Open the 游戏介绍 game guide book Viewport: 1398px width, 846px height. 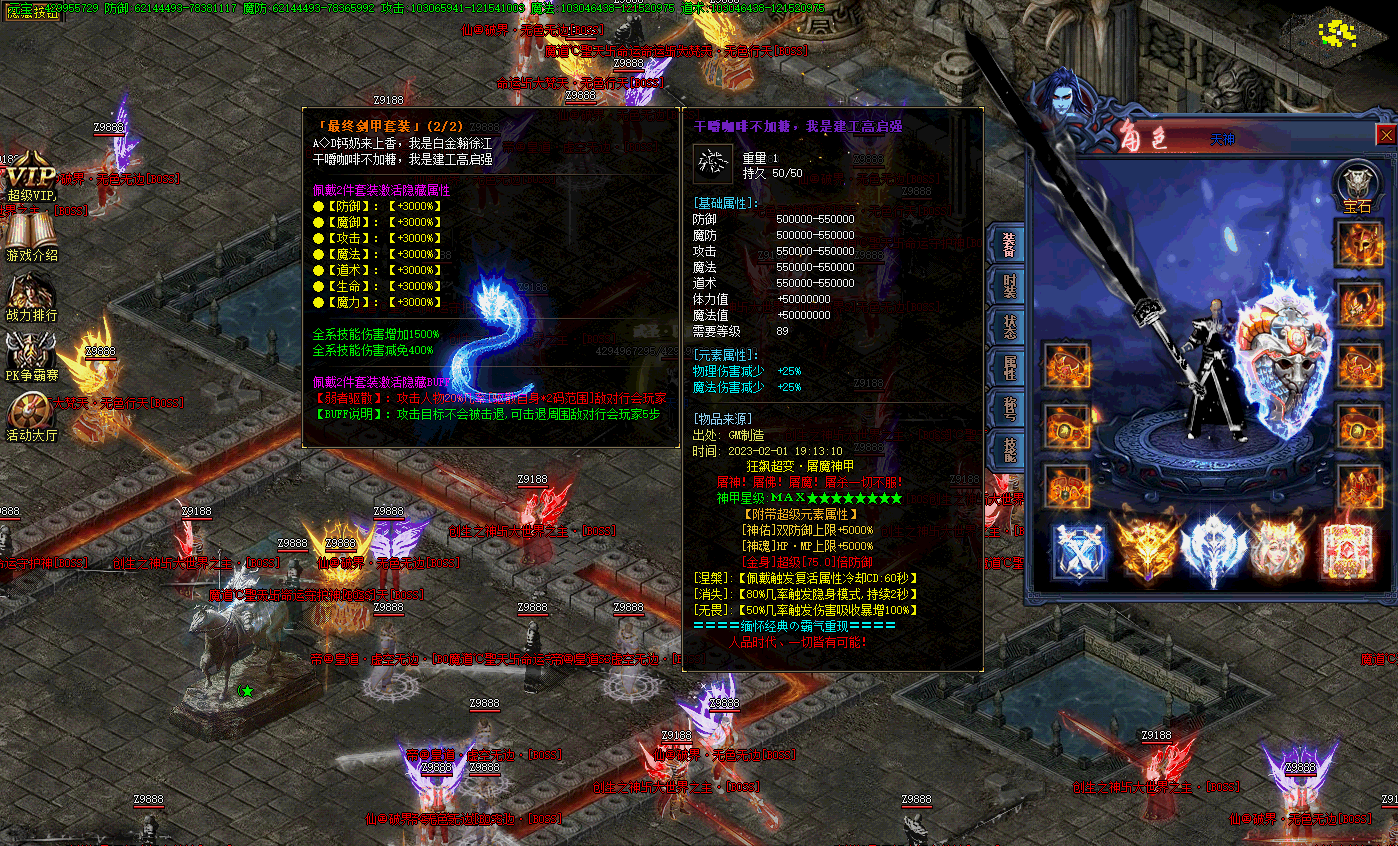(x=29, y=238)
